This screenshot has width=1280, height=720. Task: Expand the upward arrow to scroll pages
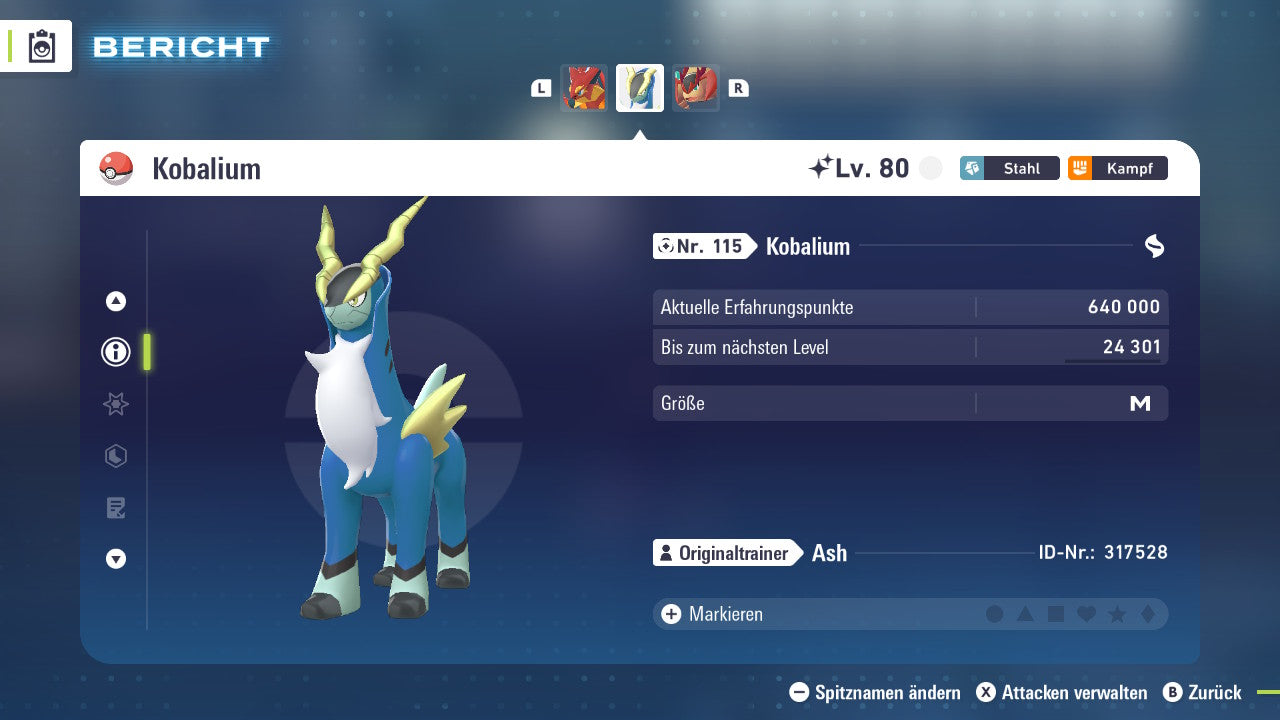point(115,301)
